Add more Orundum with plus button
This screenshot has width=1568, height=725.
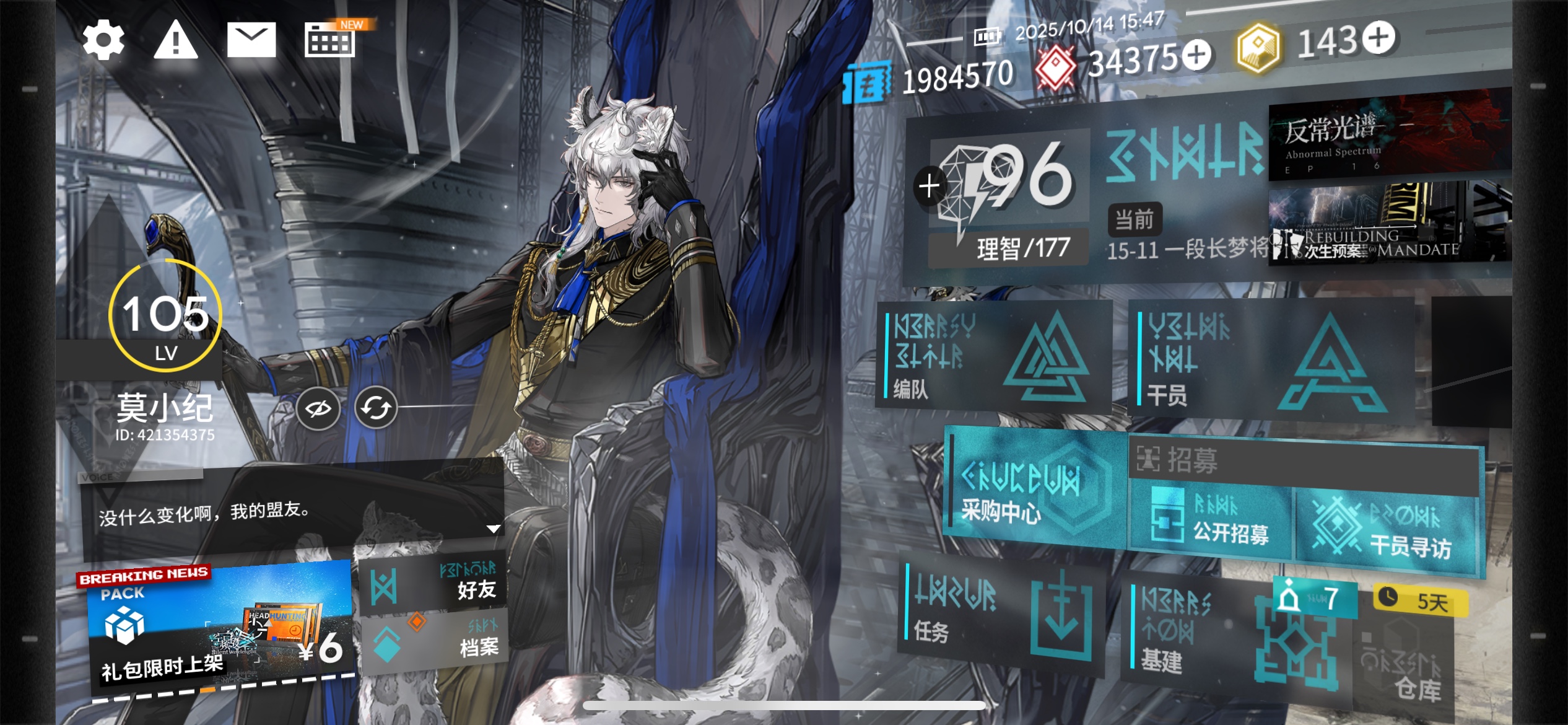(1196, 56)
